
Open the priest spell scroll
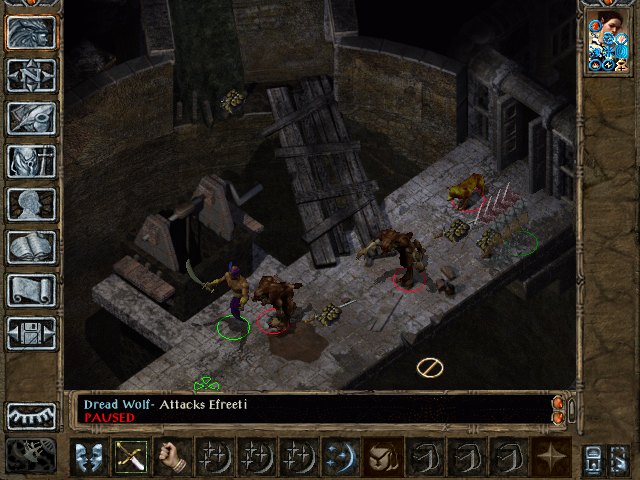click(31, 290)
